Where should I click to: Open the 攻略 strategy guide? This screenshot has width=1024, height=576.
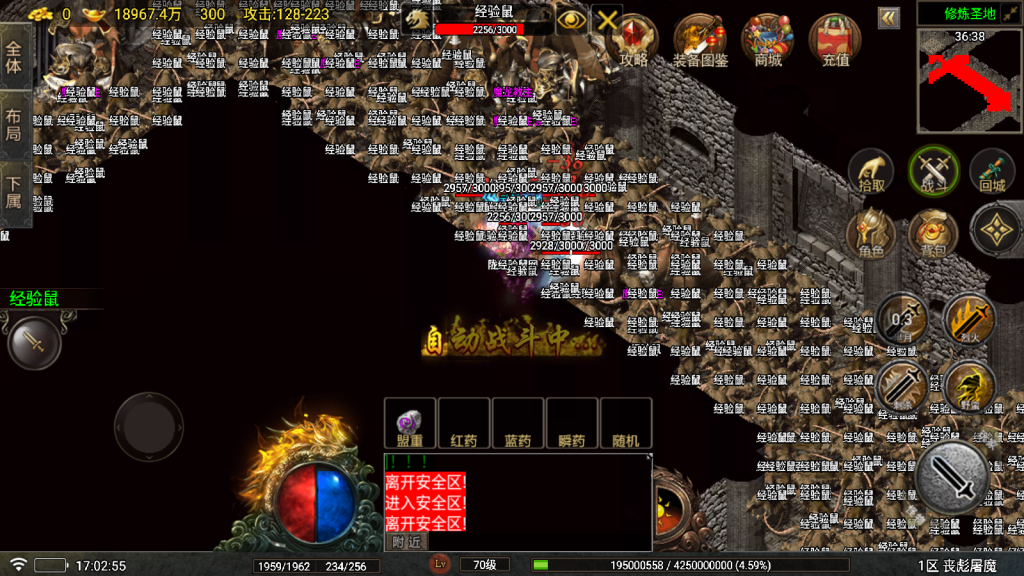[634, 40]
